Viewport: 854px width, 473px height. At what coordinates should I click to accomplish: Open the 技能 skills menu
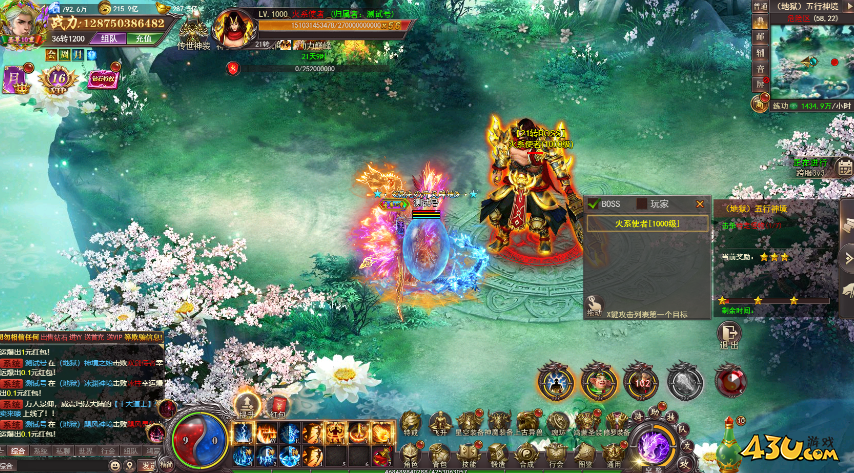pos(469,454)
